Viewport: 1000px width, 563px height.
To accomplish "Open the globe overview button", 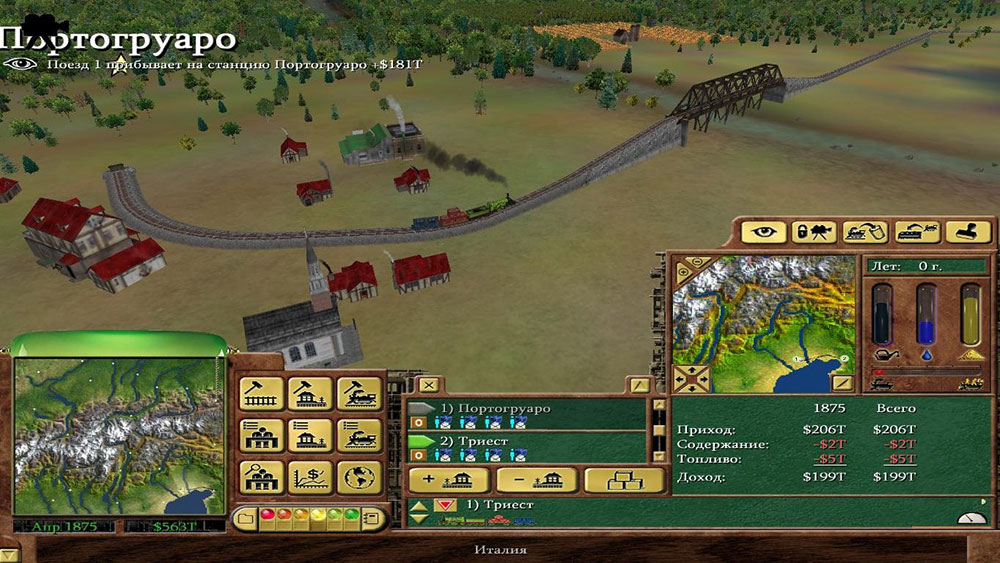I will tap(359, 477).
